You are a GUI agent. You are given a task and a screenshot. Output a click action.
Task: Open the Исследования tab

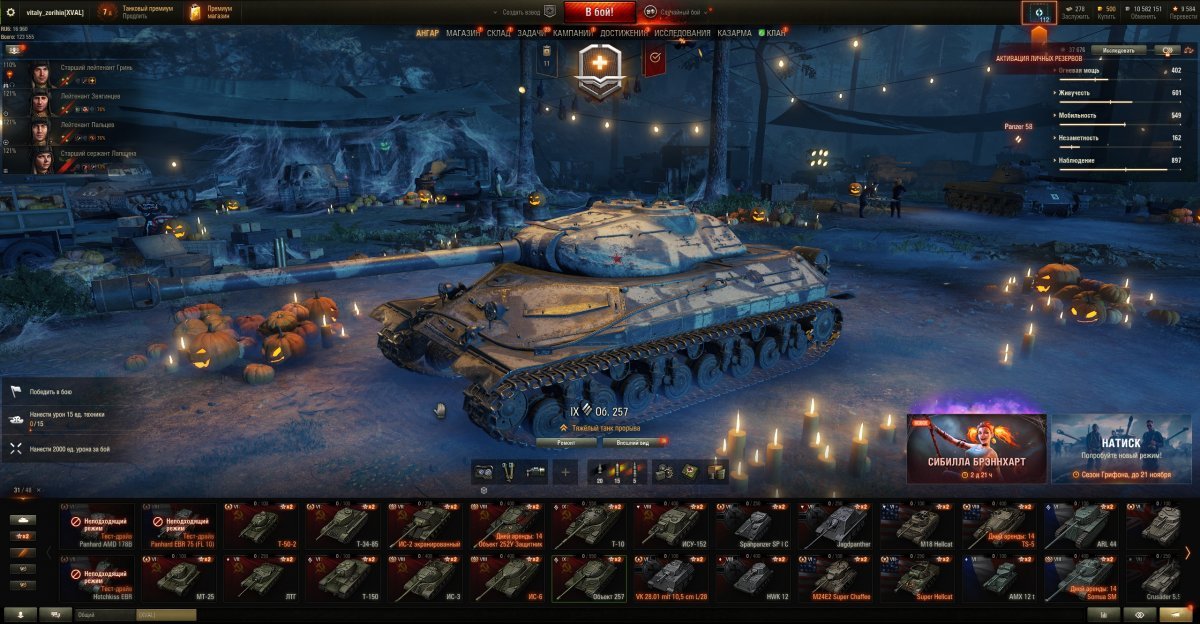[683, 33]
